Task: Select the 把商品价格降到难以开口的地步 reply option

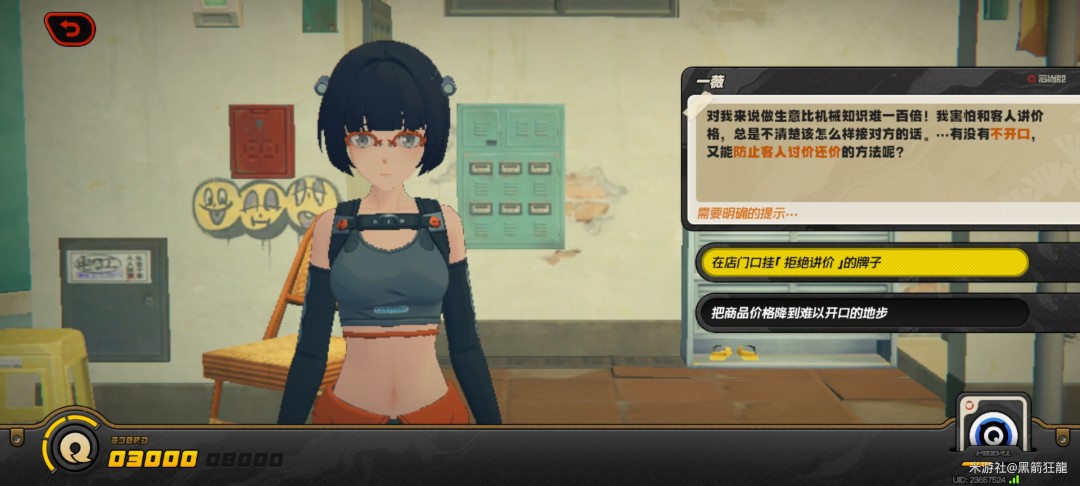Action: 861,313
